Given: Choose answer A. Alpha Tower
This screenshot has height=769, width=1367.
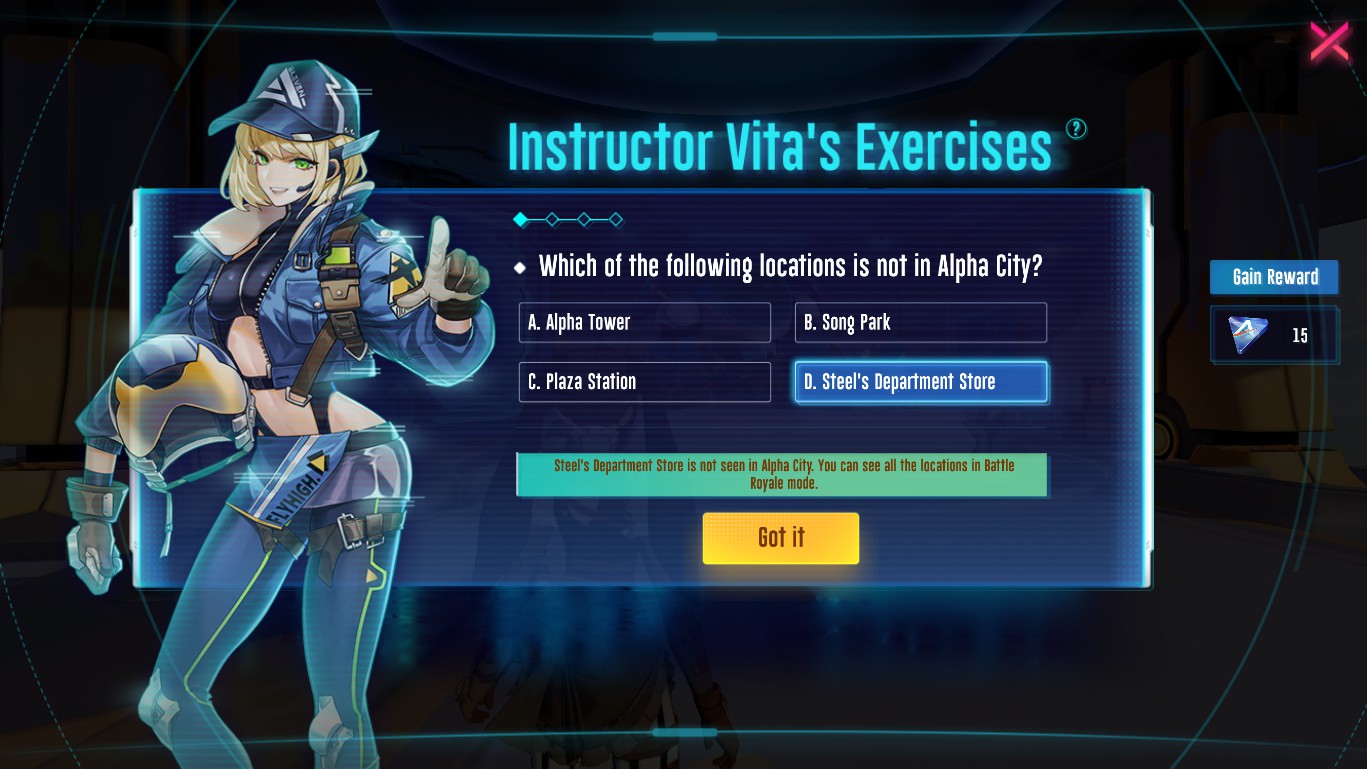Looking at the screenshot, I should [644, 323].
